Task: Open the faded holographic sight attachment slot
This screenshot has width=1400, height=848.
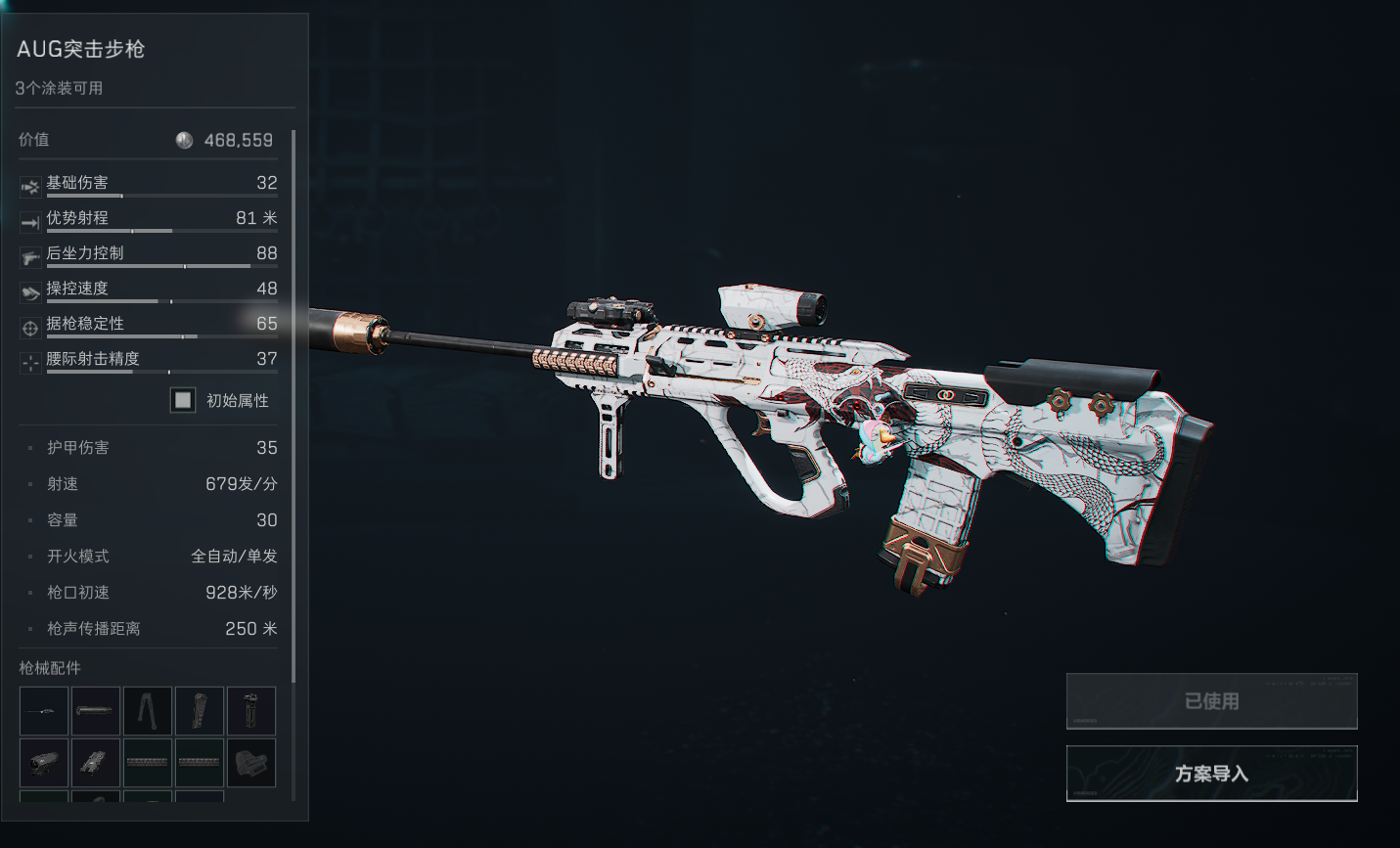Action: tap(251, 763)
